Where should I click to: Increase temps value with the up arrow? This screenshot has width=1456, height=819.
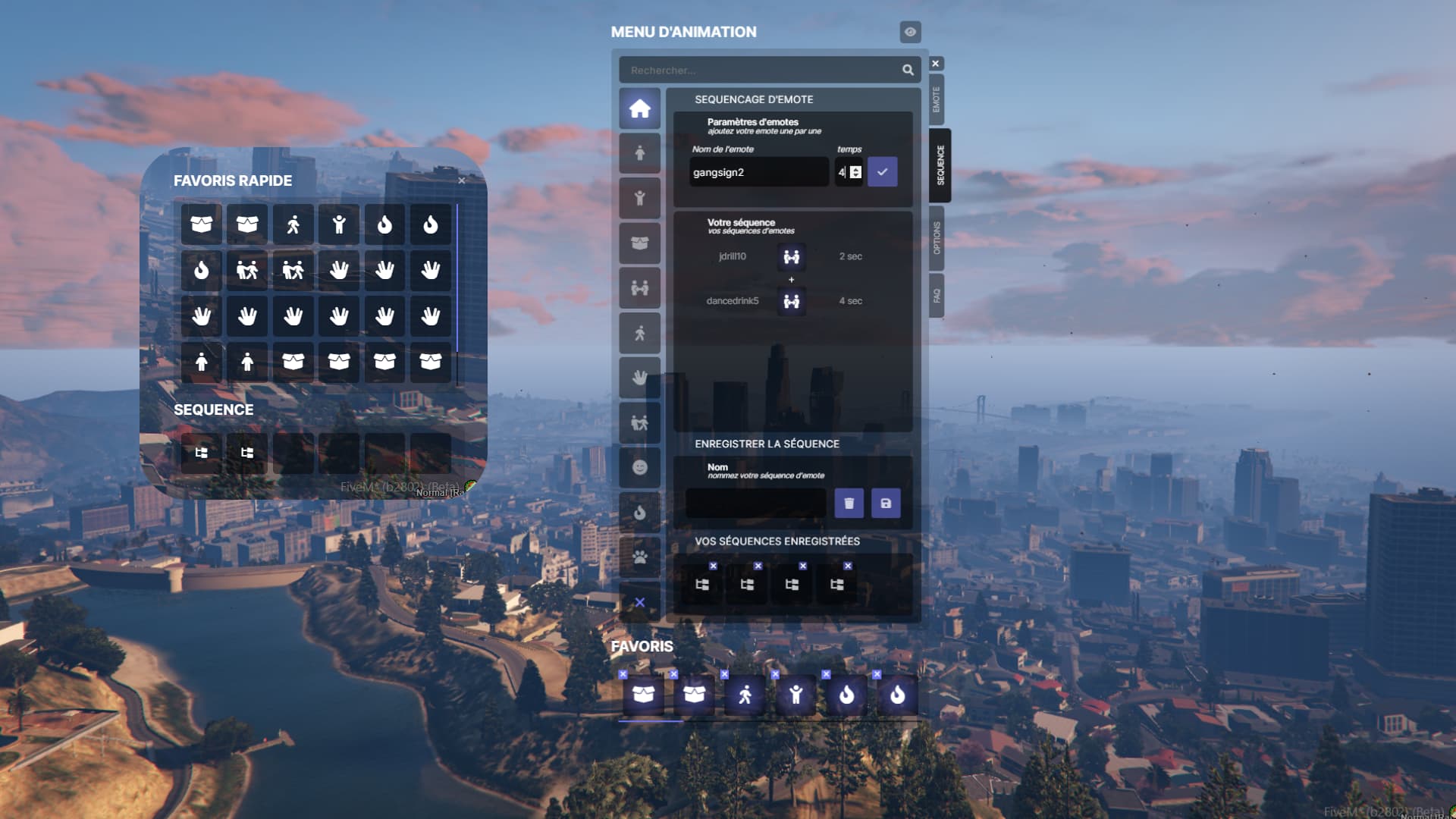point(855,168)
